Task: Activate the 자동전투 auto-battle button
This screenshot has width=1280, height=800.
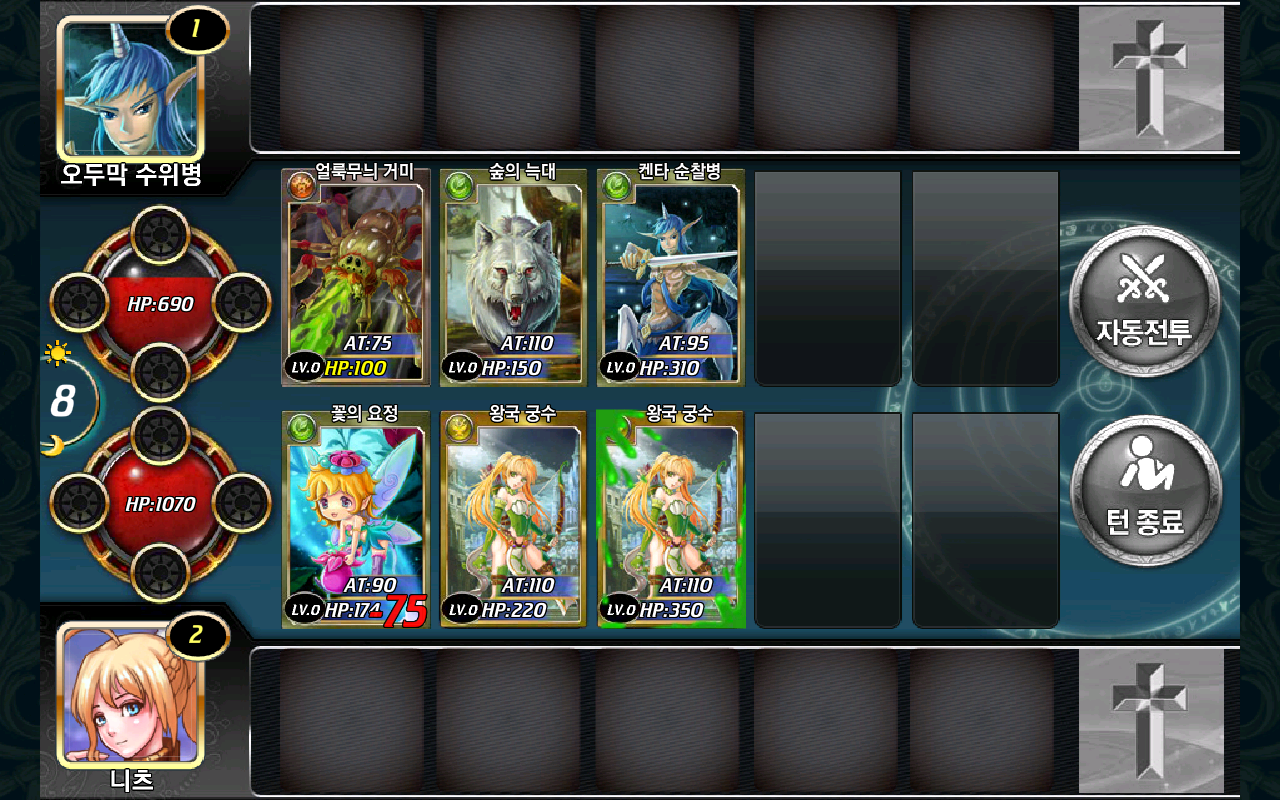Action: pyautogui.click(x=1144, y=301)
